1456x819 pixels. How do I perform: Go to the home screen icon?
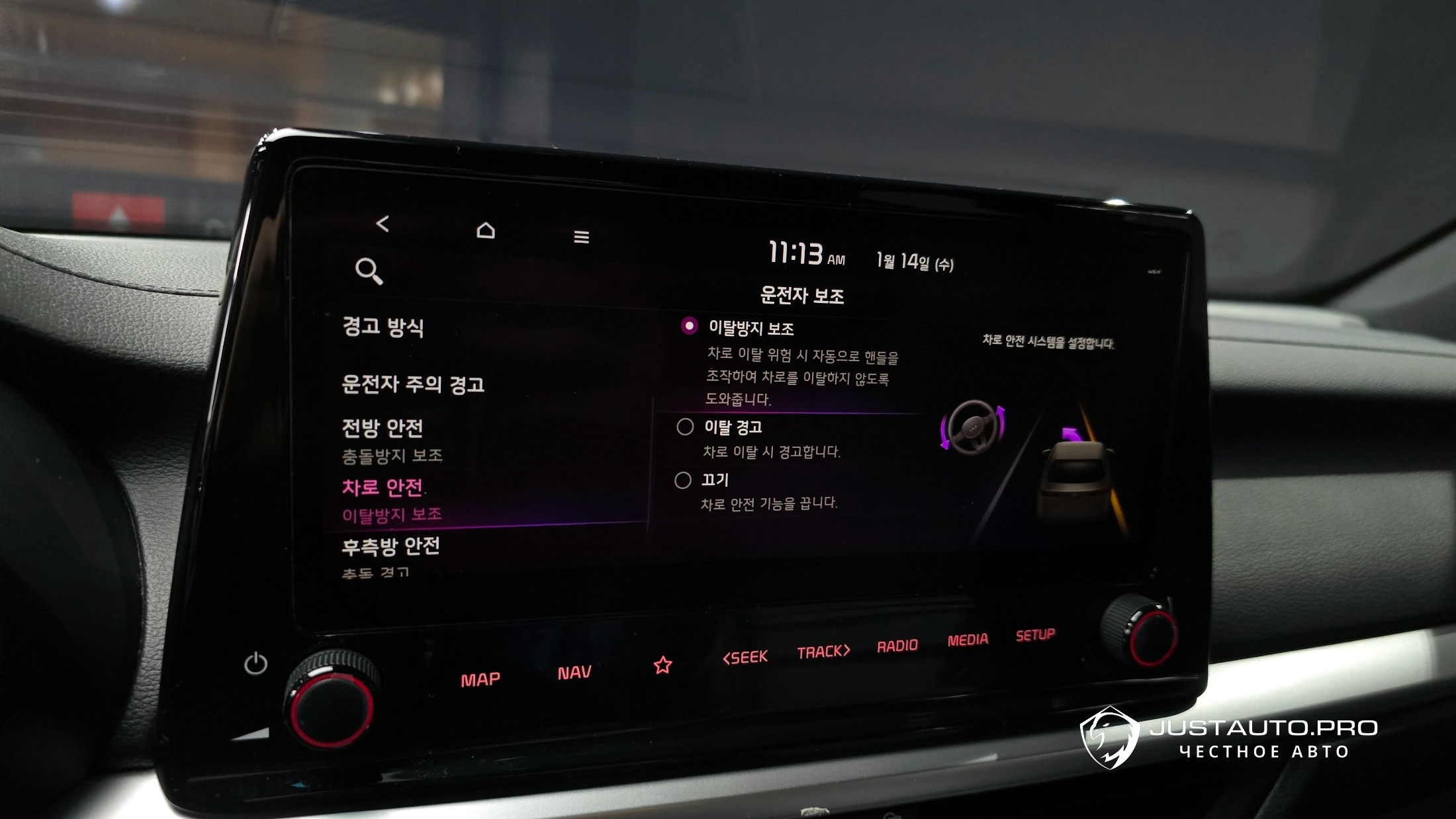[x=486, y=230]
